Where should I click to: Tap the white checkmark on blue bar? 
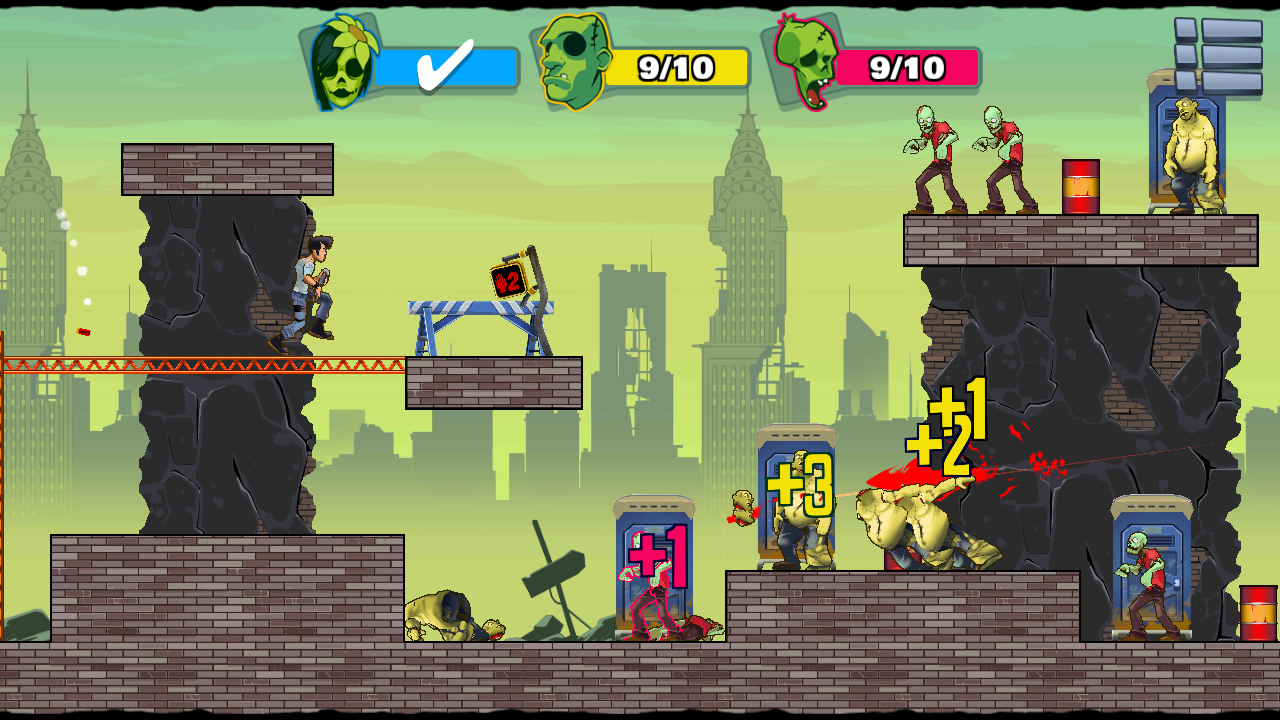447,66
